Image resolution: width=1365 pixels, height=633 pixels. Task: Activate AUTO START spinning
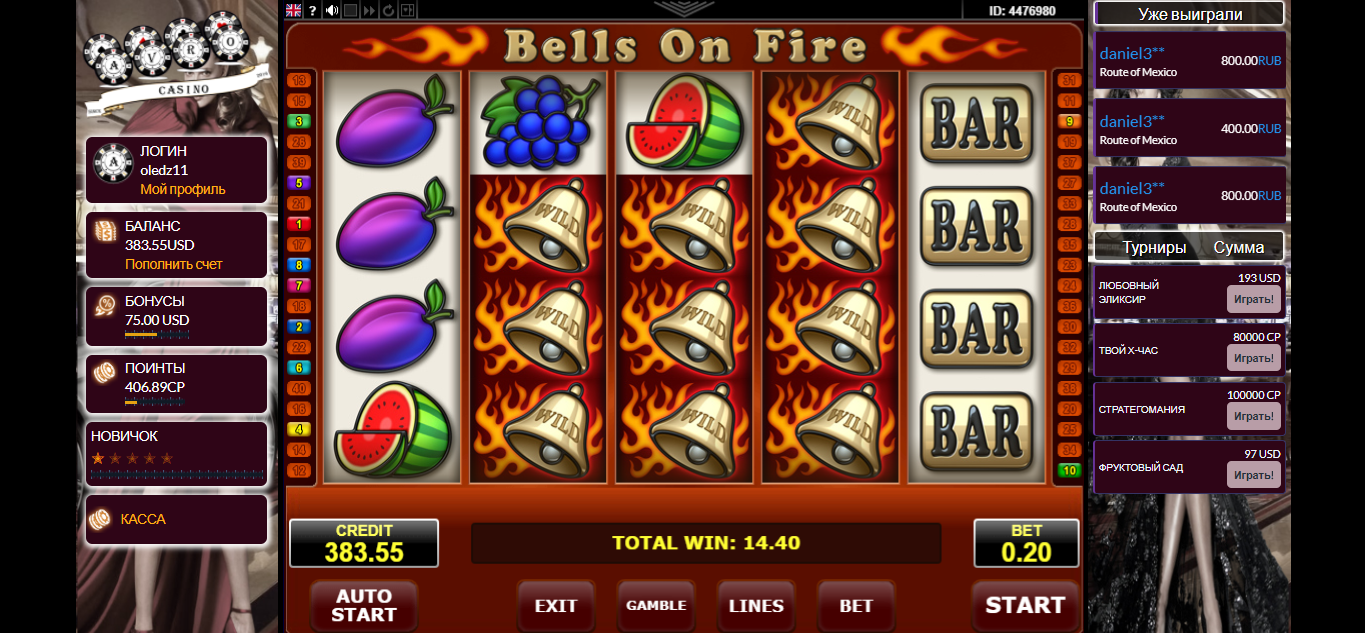[363, 605]
